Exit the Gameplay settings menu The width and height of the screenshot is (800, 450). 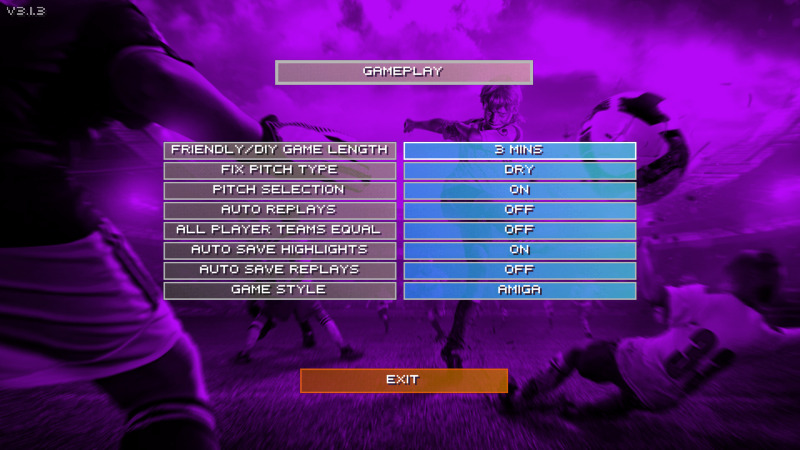[403, 380]
